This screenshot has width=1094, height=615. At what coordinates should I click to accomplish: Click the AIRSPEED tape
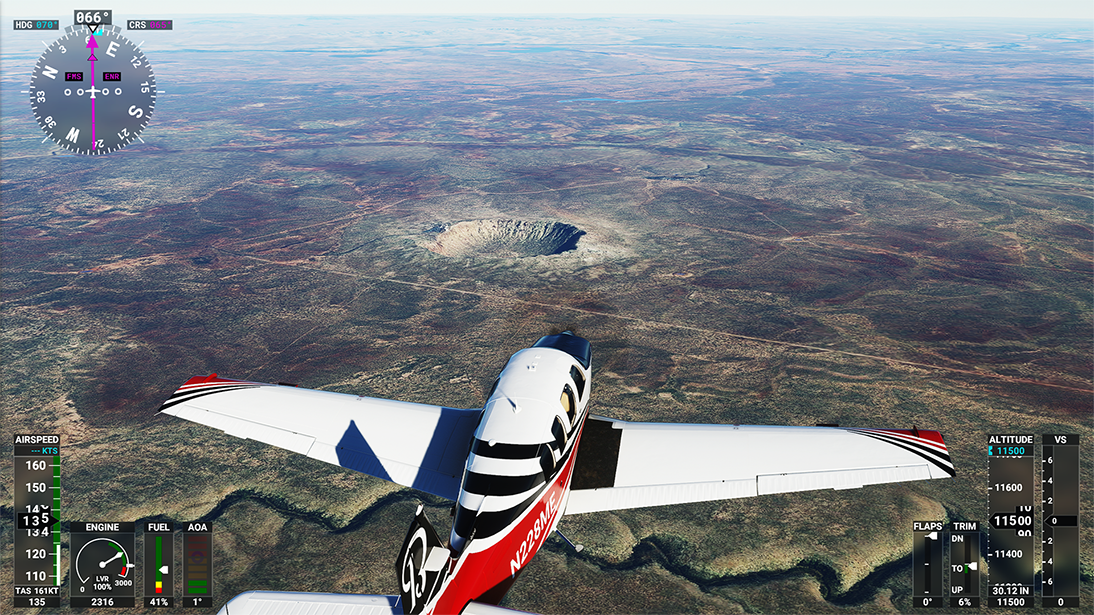[x=37, y=519]
